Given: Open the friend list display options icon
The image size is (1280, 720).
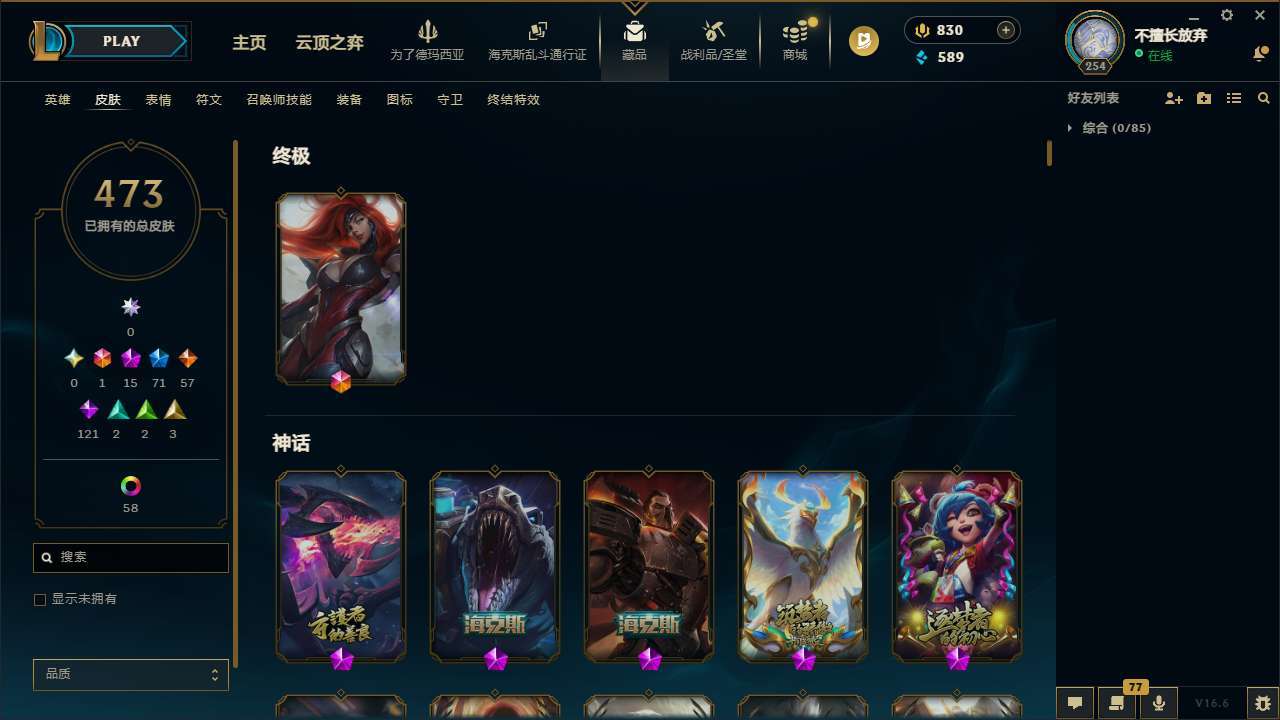Looking at the screenshot, I should 1234,97.
